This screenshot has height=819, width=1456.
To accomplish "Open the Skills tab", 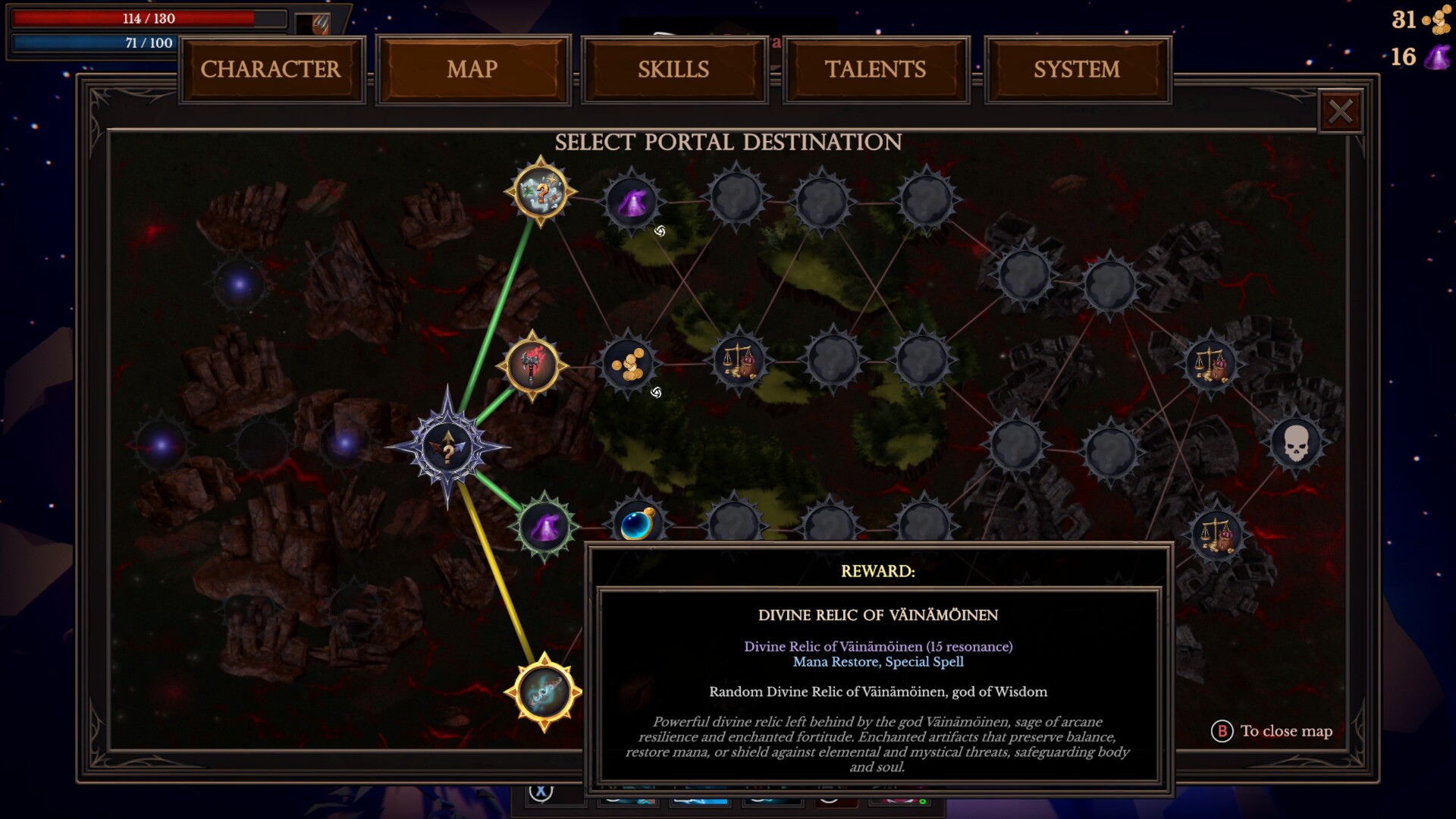I will [x=673, y=70].
